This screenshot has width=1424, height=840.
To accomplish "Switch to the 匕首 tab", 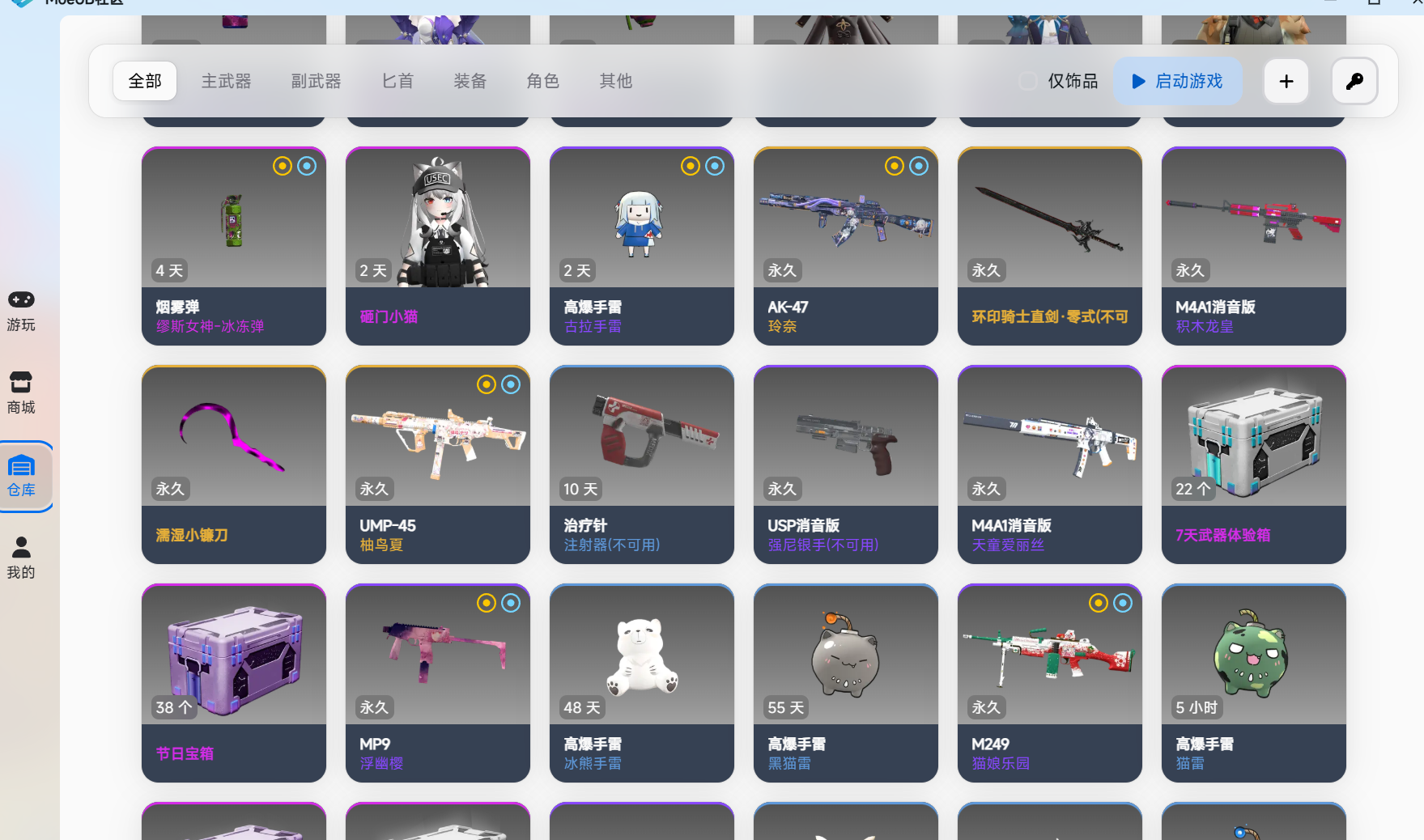I will [397, 81].
